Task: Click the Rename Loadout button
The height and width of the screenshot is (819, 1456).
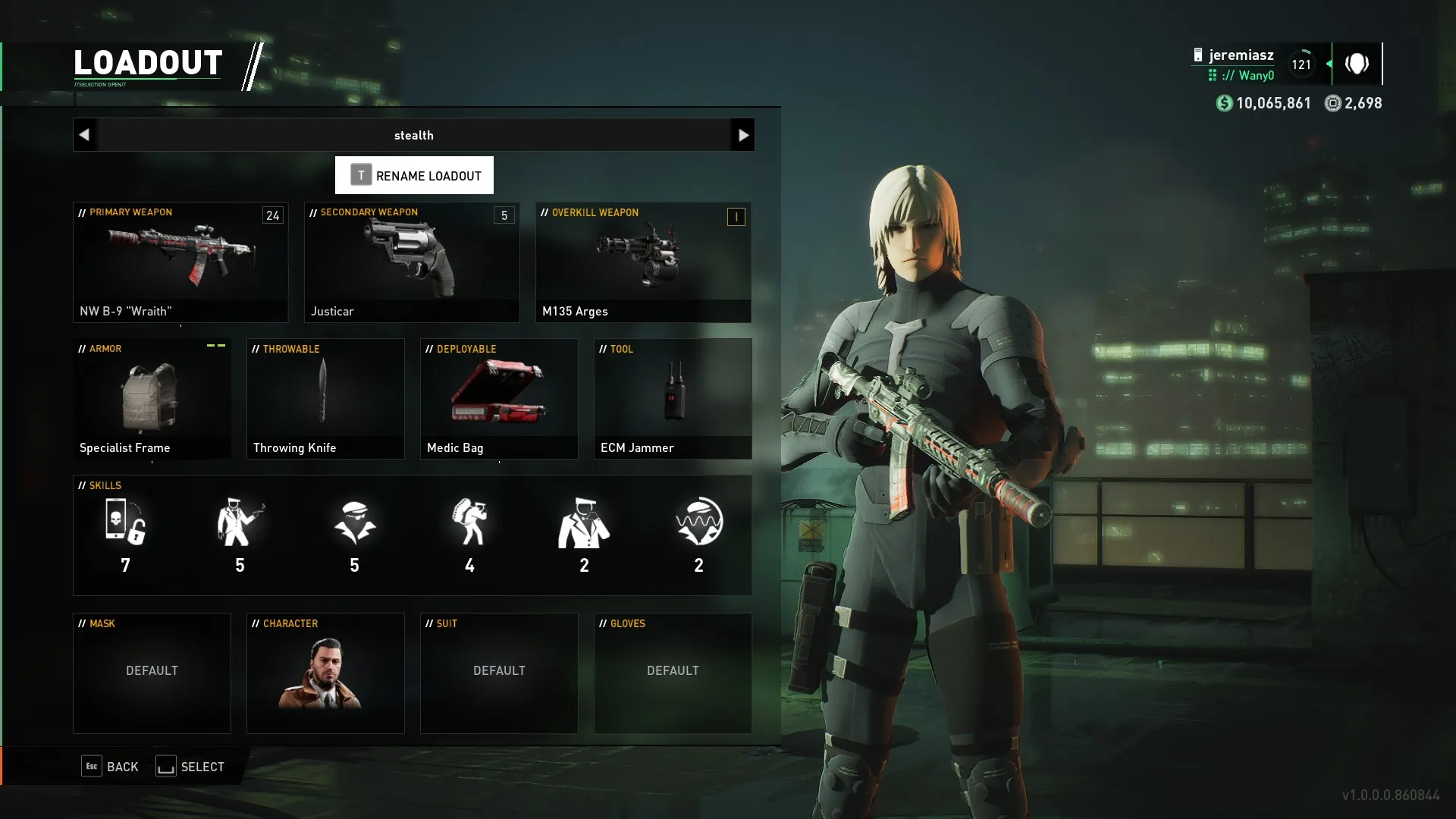Action: point(414,175)
